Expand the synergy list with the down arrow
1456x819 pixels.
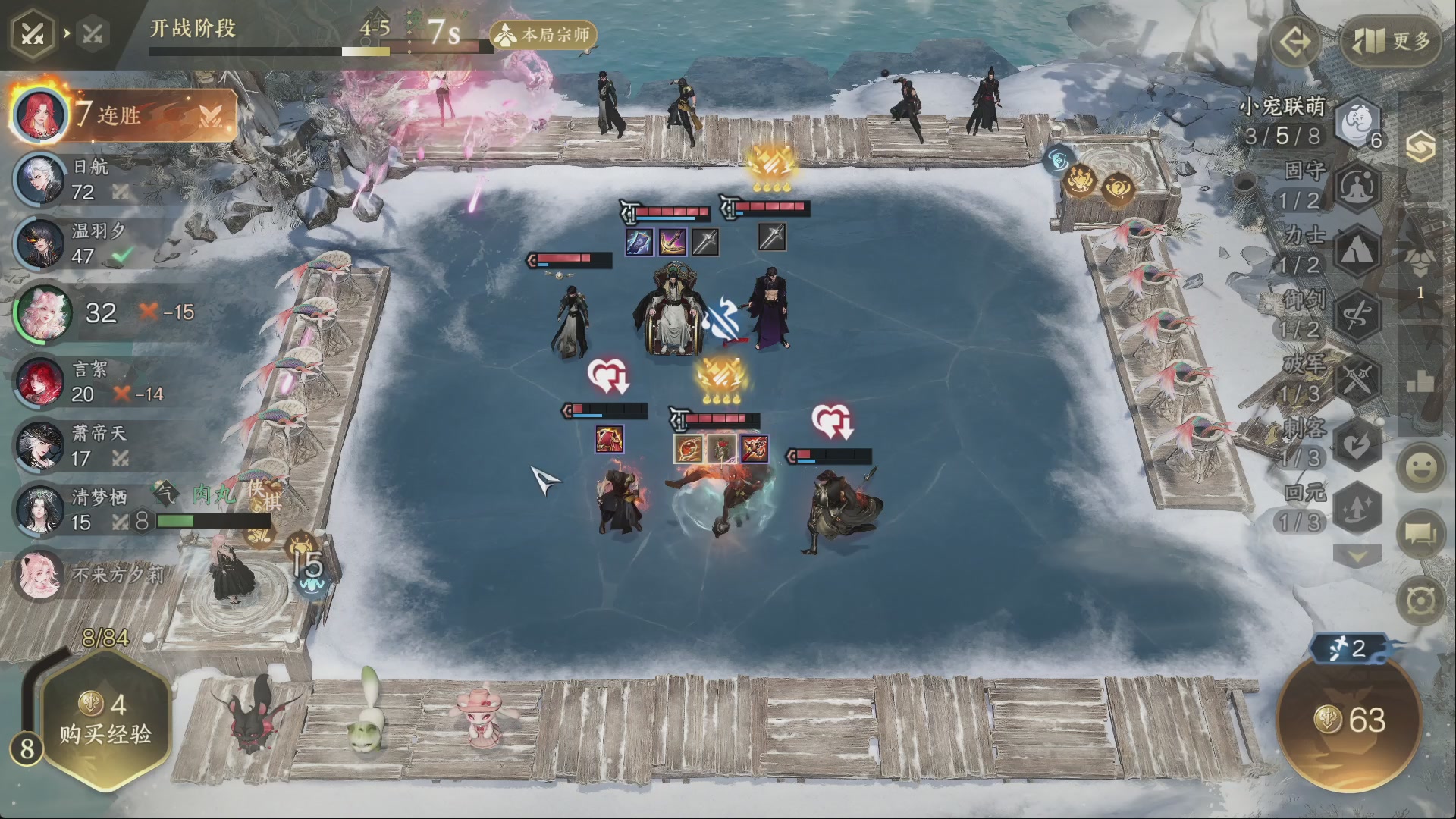click(1357, 557)
